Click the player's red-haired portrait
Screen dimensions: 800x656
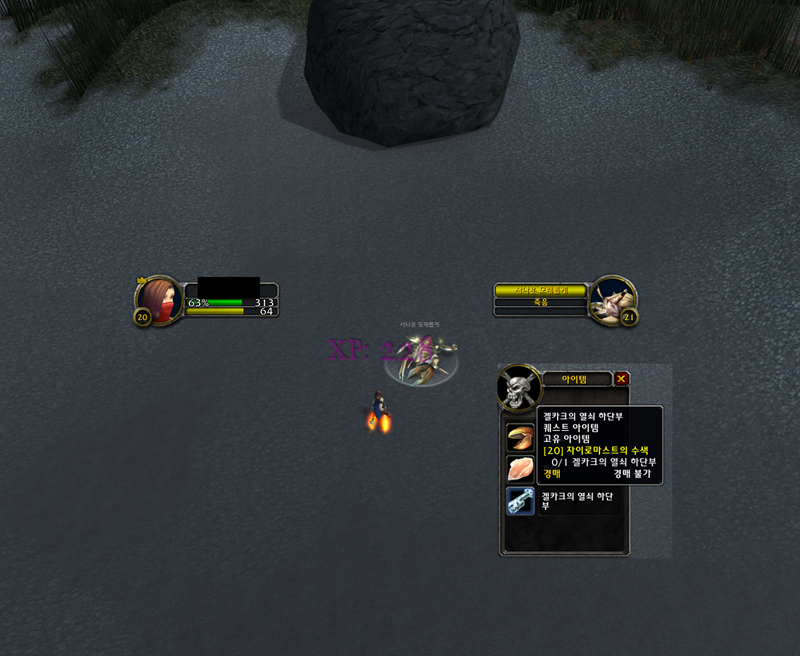[x=160, y=299]
